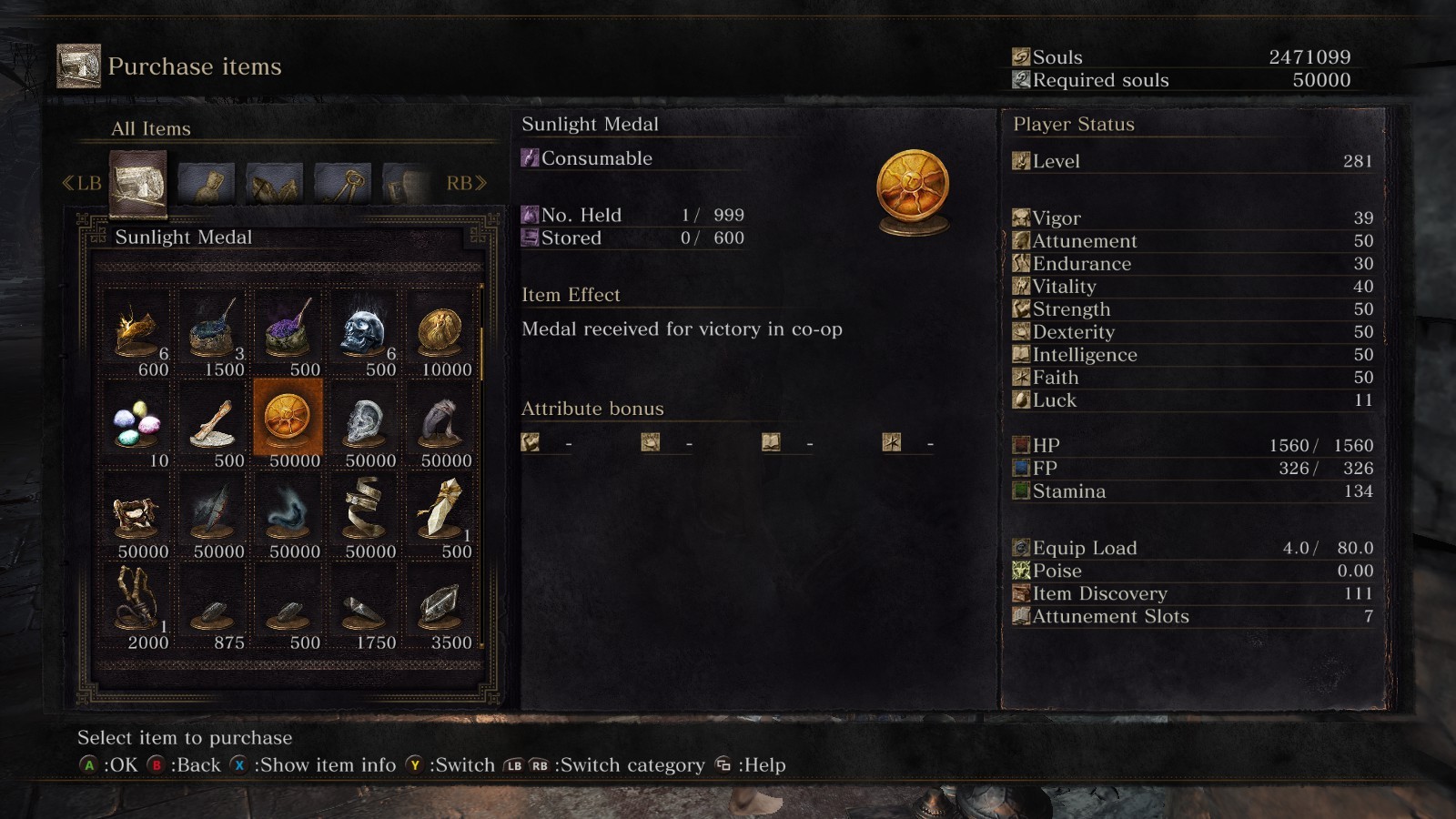Select the dark blue powder sack priced 1500
Viewport: 1456px width, 819px height.
tap(213, 331)
